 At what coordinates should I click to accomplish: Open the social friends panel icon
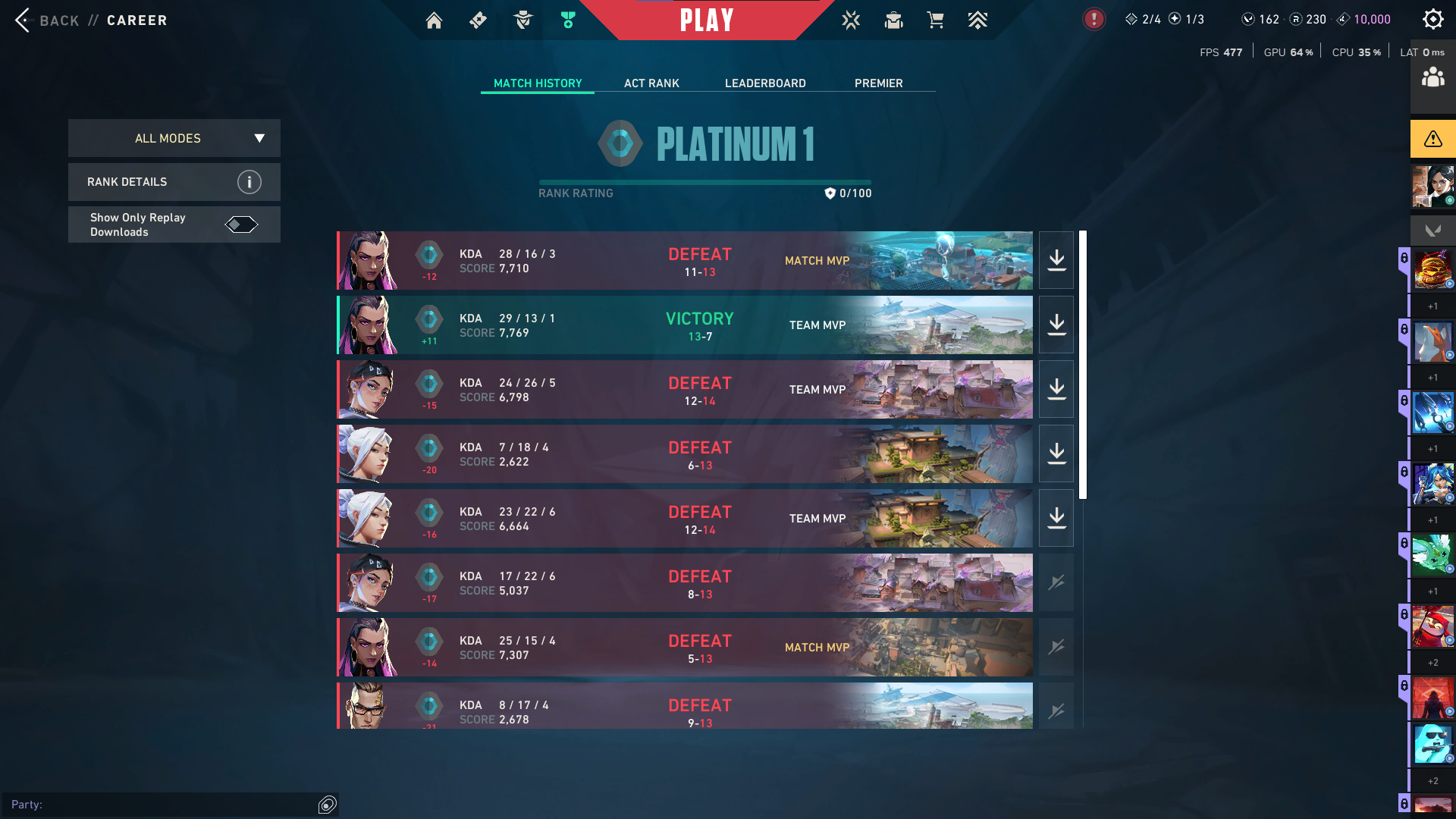(x=1432, y=77)
